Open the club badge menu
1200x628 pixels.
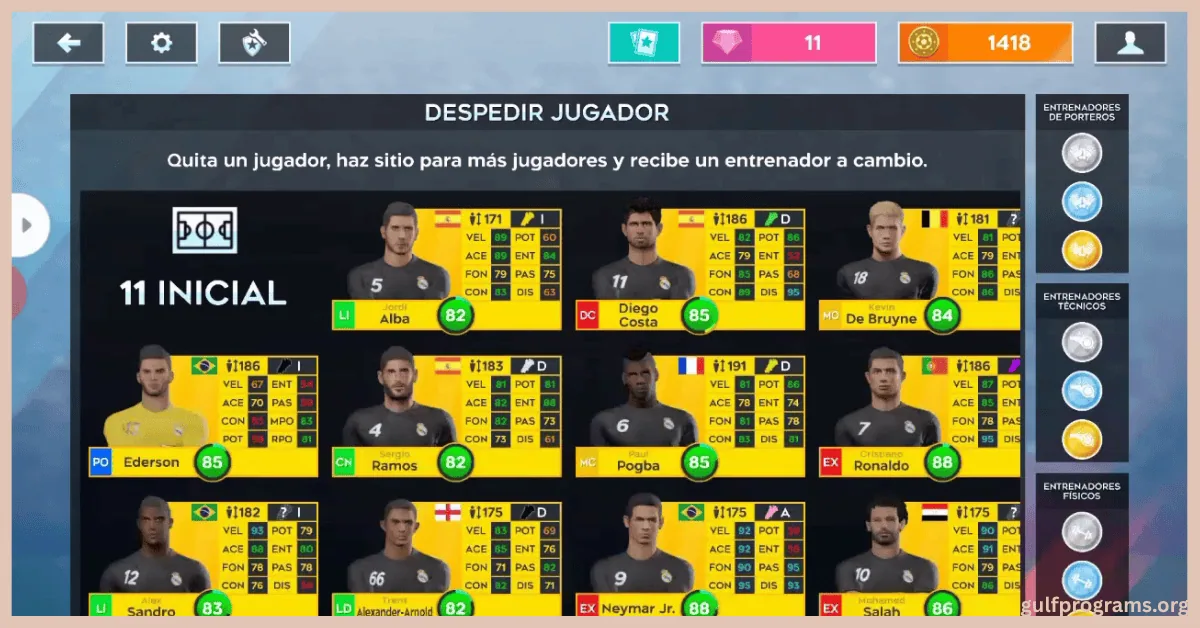254,43
